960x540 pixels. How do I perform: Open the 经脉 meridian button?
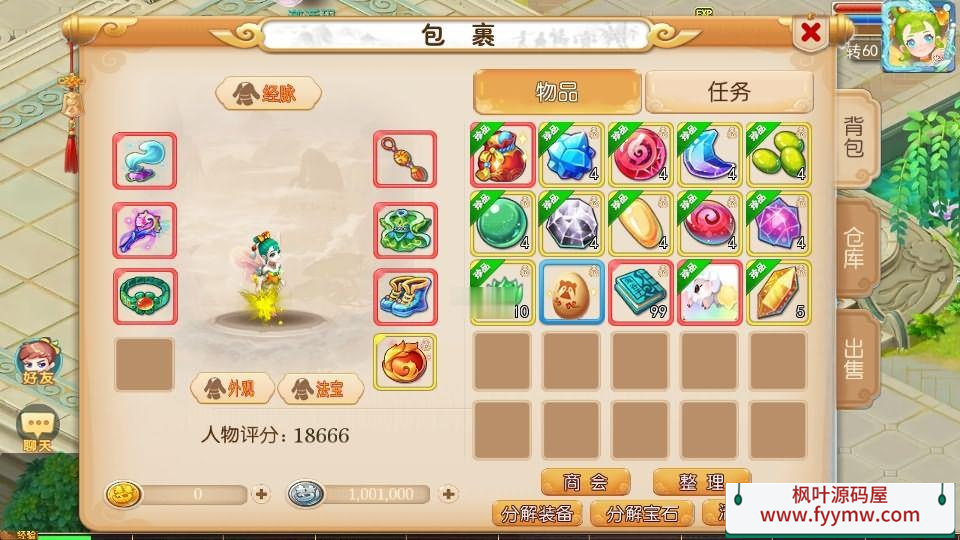[268, 94]
